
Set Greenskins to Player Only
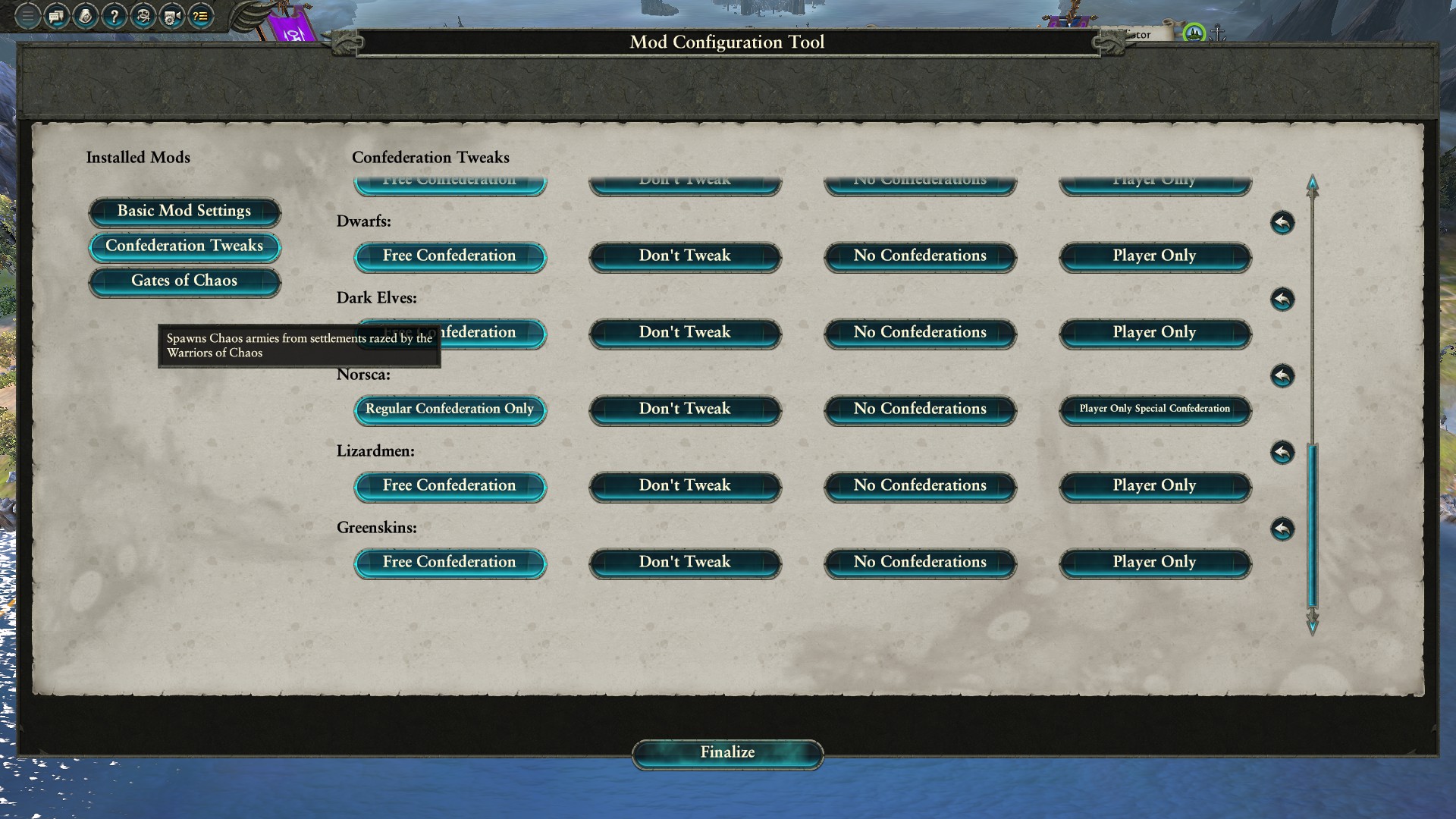coord(1154,563)
